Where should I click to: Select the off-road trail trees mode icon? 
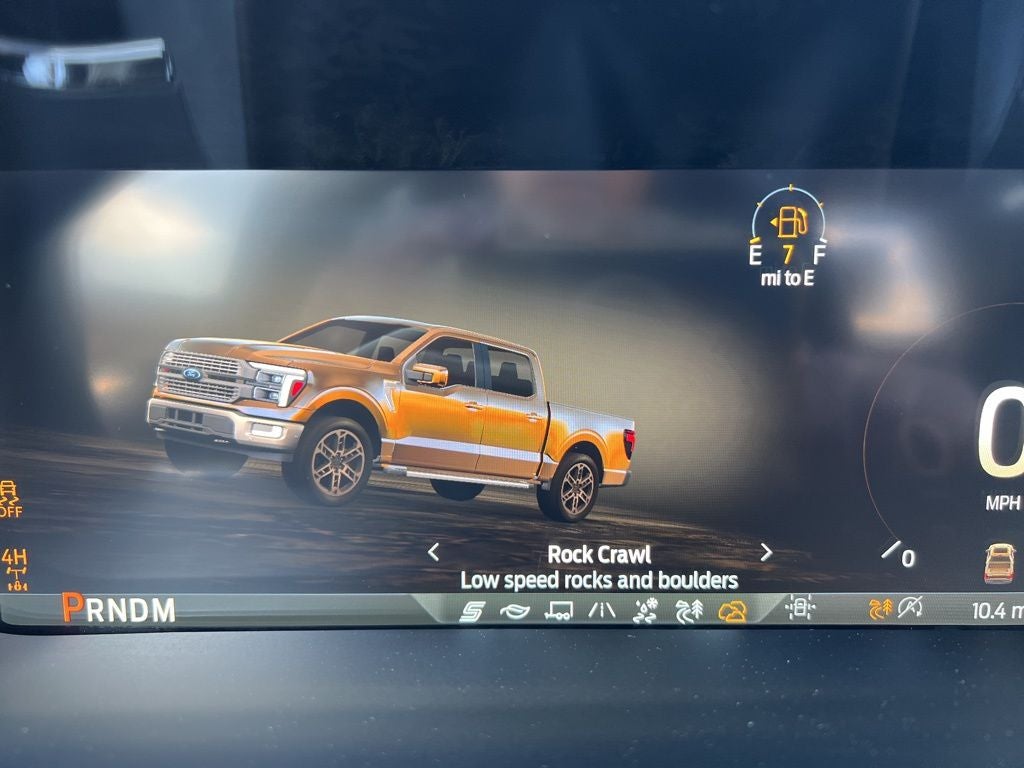[689, 611]
